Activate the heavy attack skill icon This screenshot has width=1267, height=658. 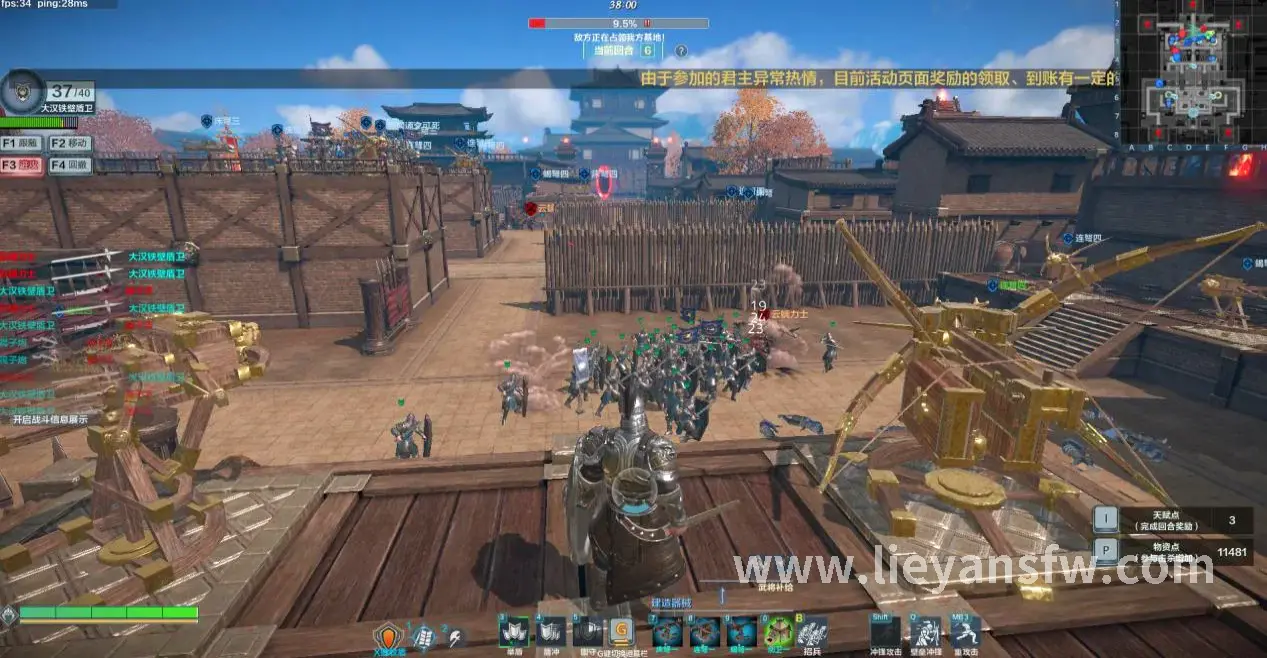click(x=965, y=632)
